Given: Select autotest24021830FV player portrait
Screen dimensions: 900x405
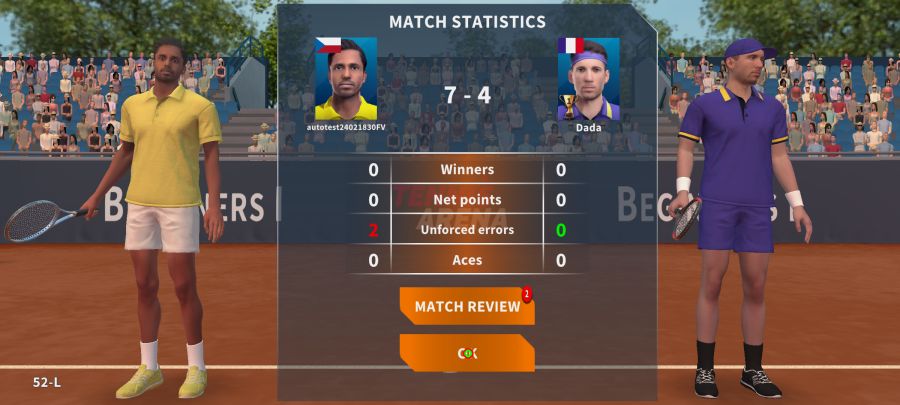Looking at the screenshot, I should [x=346, y=79].
